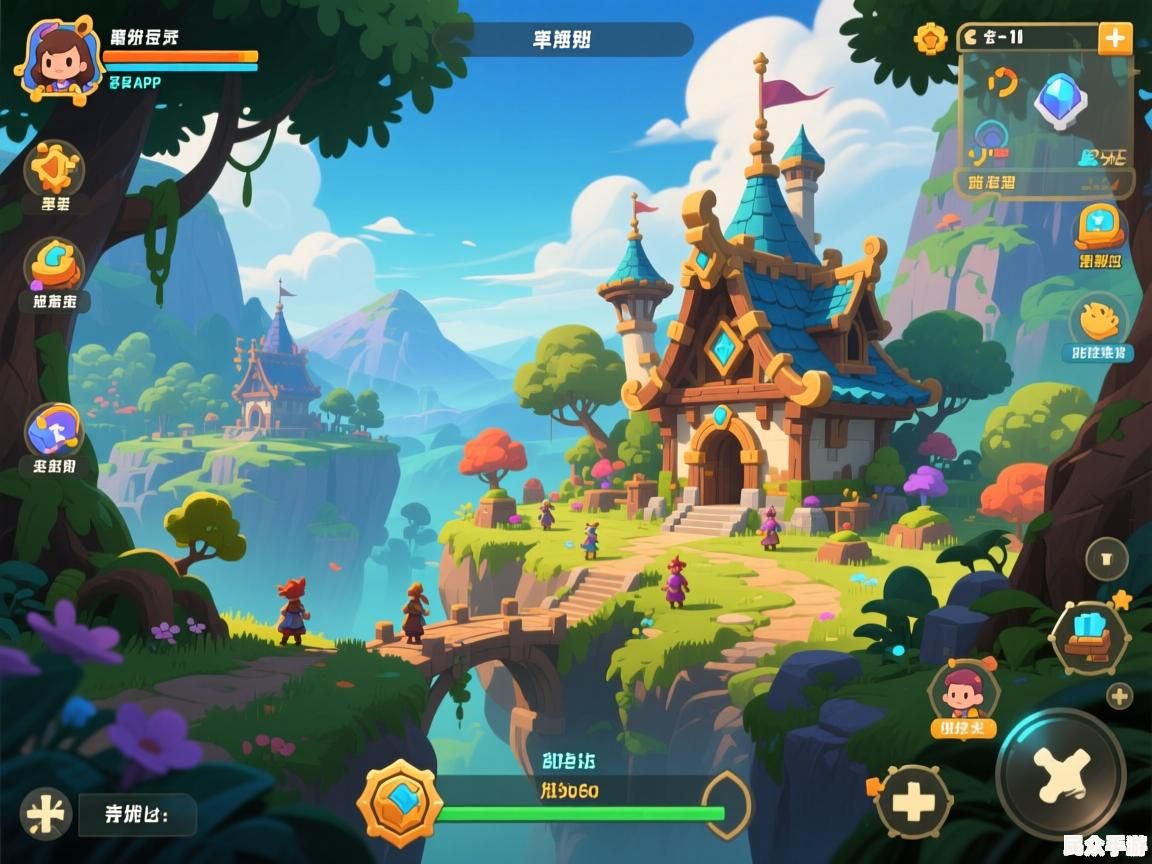Click the gold hexagon gem badge on the progress bar
The width and height of the screenshot is (1152, 864).
400,802
